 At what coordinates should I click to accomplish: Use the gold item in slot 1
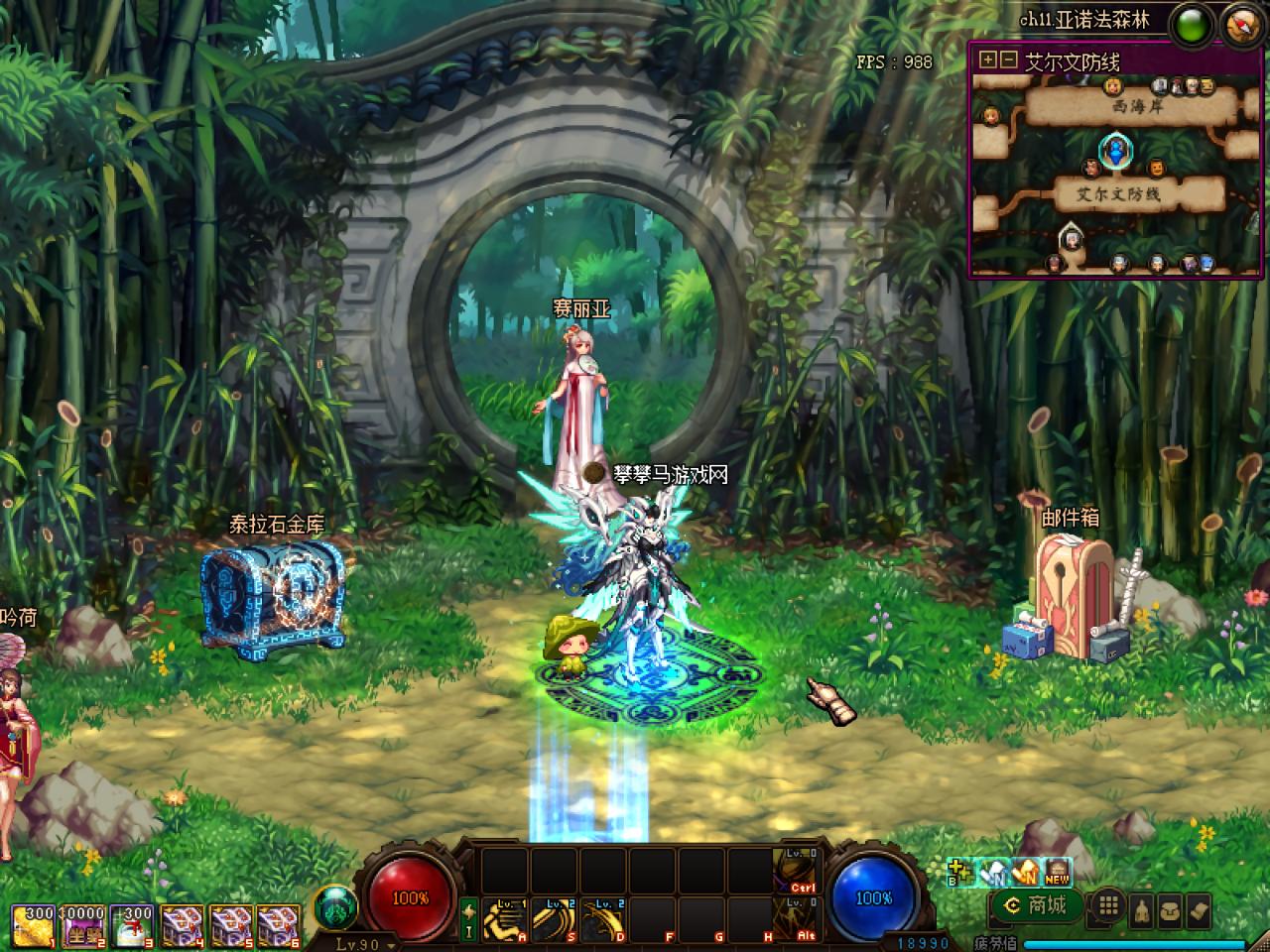pos(33,926)
